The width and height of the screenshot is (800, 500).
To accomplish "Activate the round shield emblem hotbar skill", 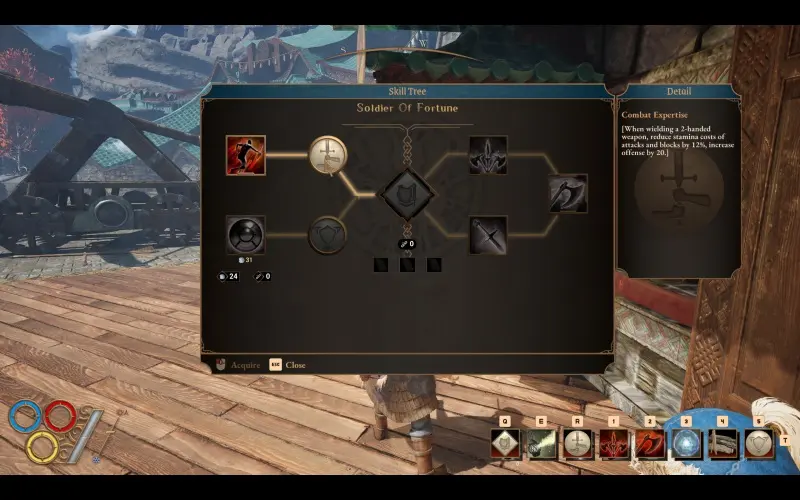I will [758, 443].
